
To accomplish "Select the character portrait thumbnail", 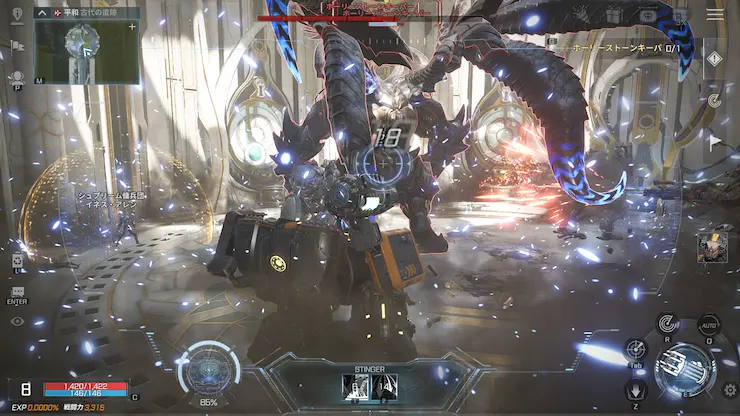I will pyautogui.click(x=712, y=245).
